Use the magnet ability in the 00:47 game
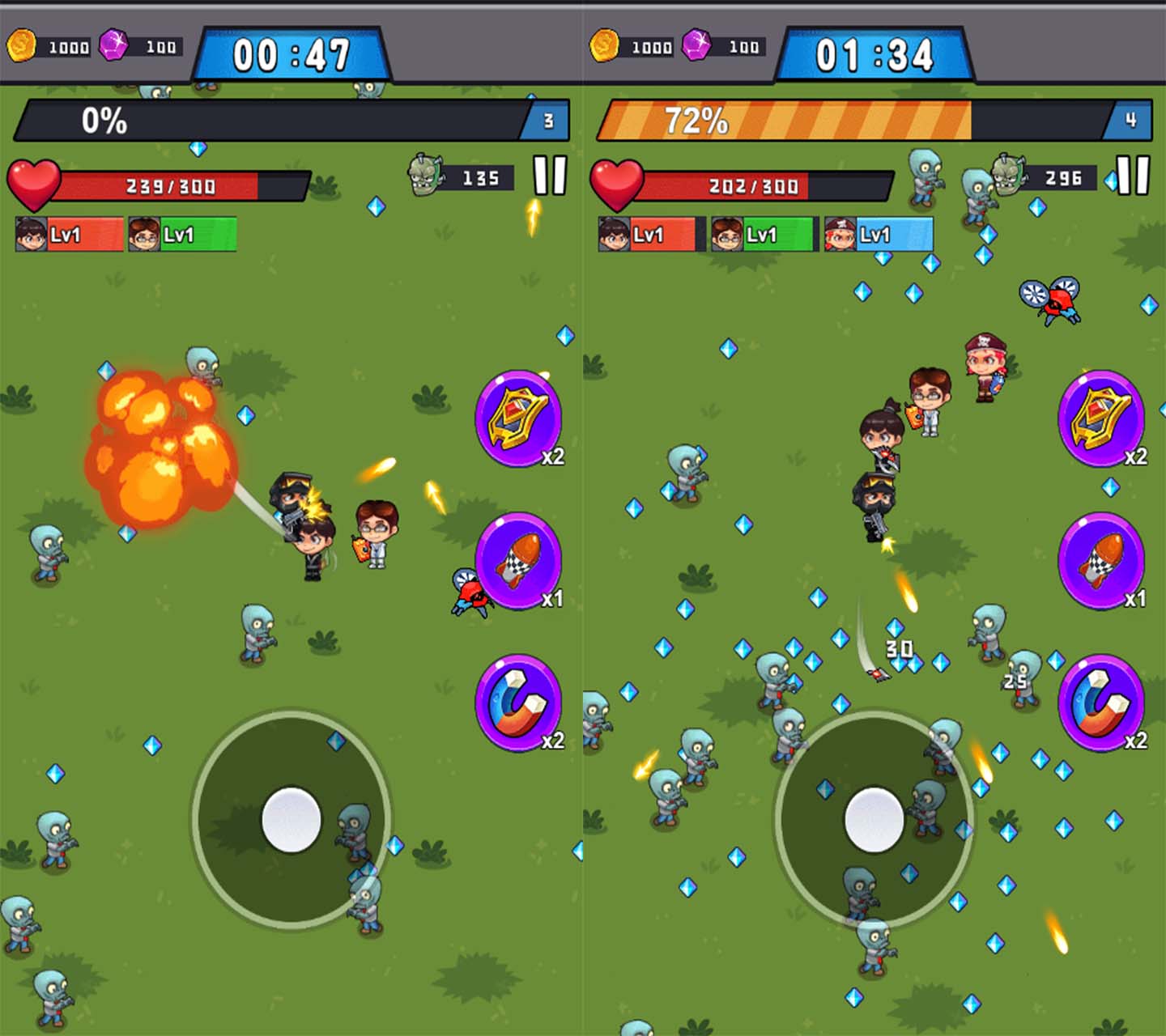 click(x=518, y=703)
